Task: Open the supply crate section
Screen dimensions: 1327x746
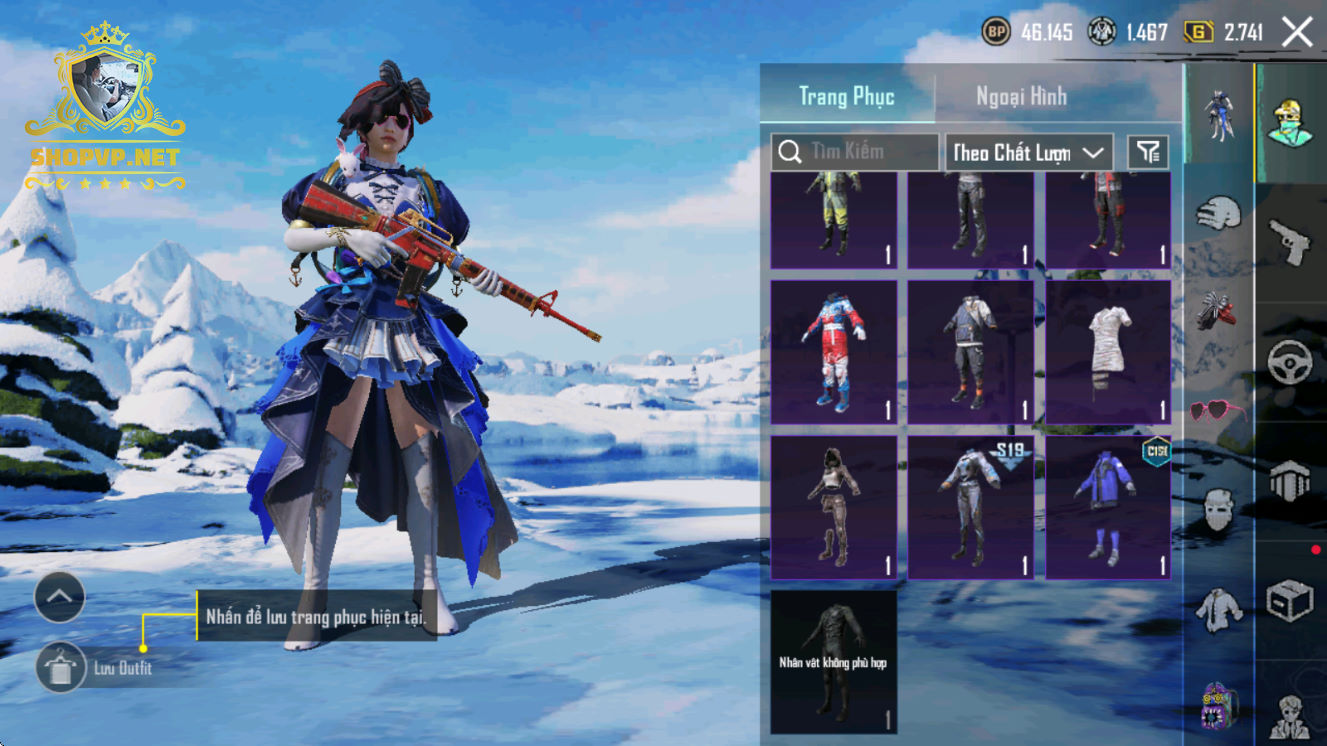Action: click(1290, 602)
